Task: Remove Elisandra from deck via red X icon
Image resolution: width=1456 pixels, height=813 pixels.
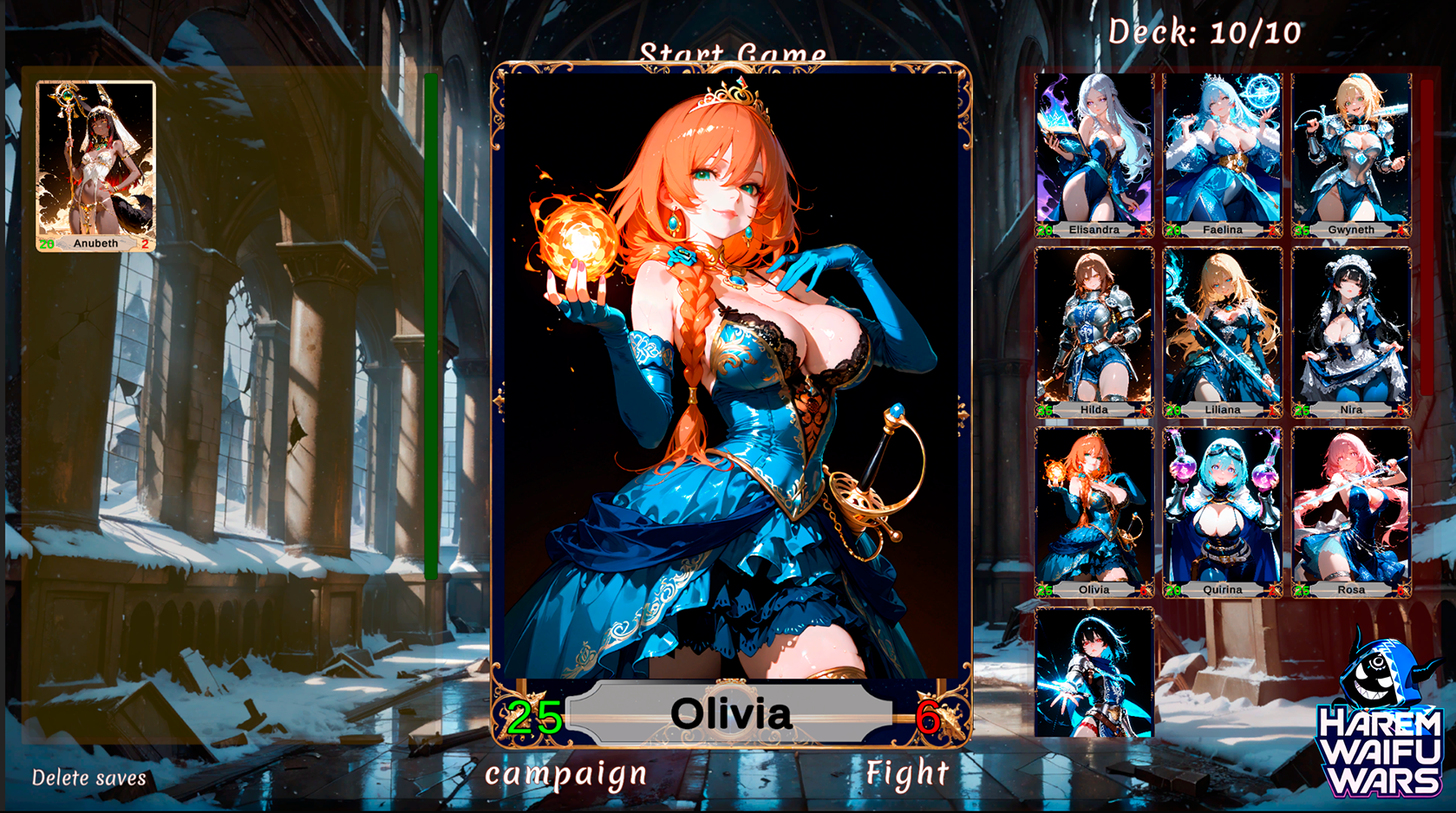Action: [1147, 230]
